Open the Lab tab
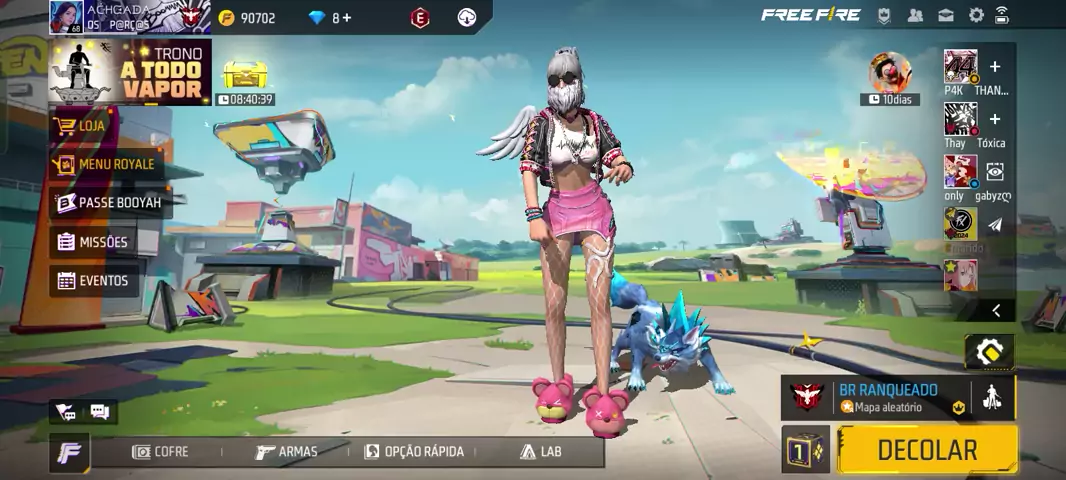1066x480 pixels. (541, 452)
